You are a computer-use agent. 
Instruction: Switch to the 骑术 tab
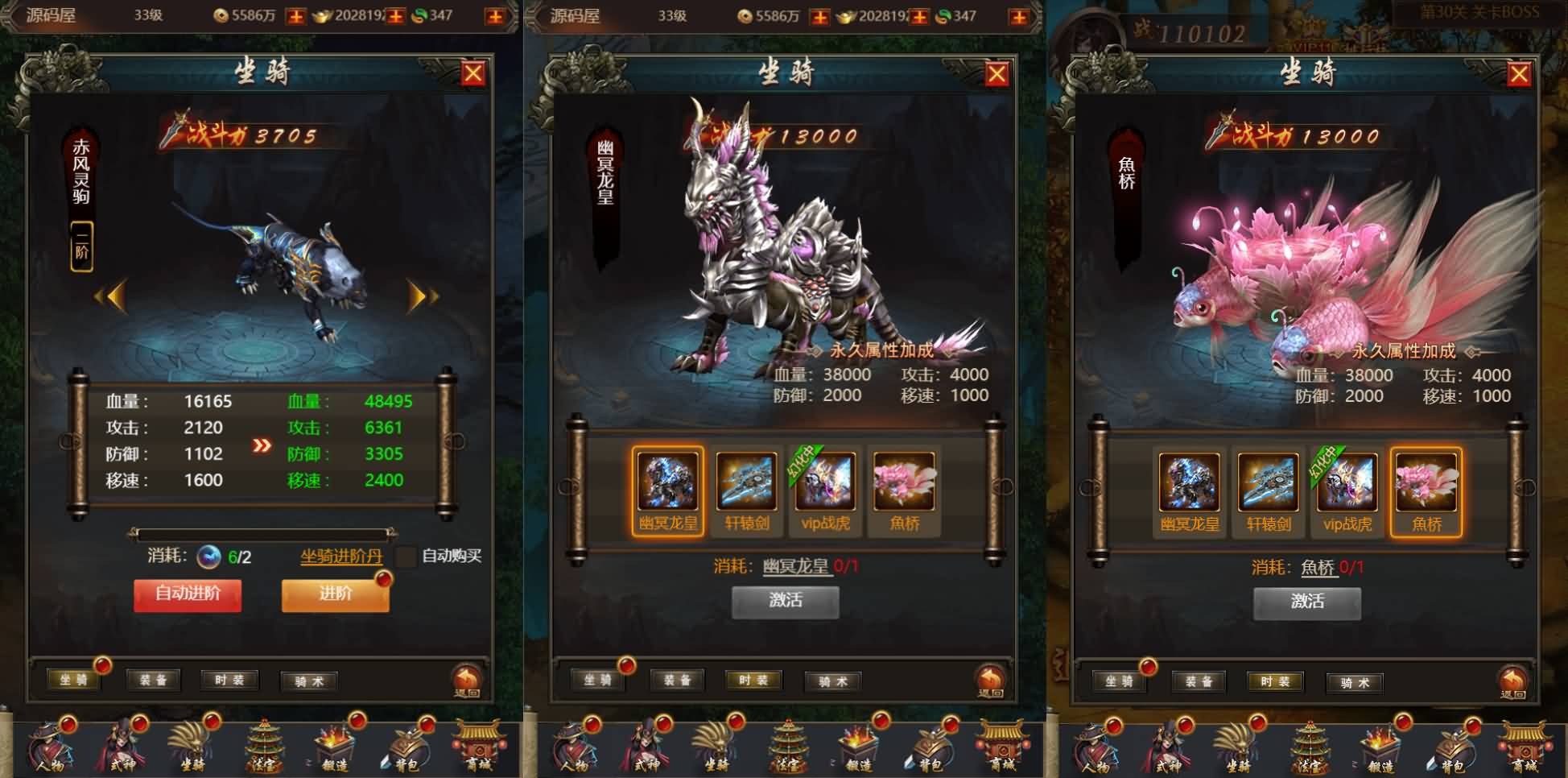coord(833,681)
